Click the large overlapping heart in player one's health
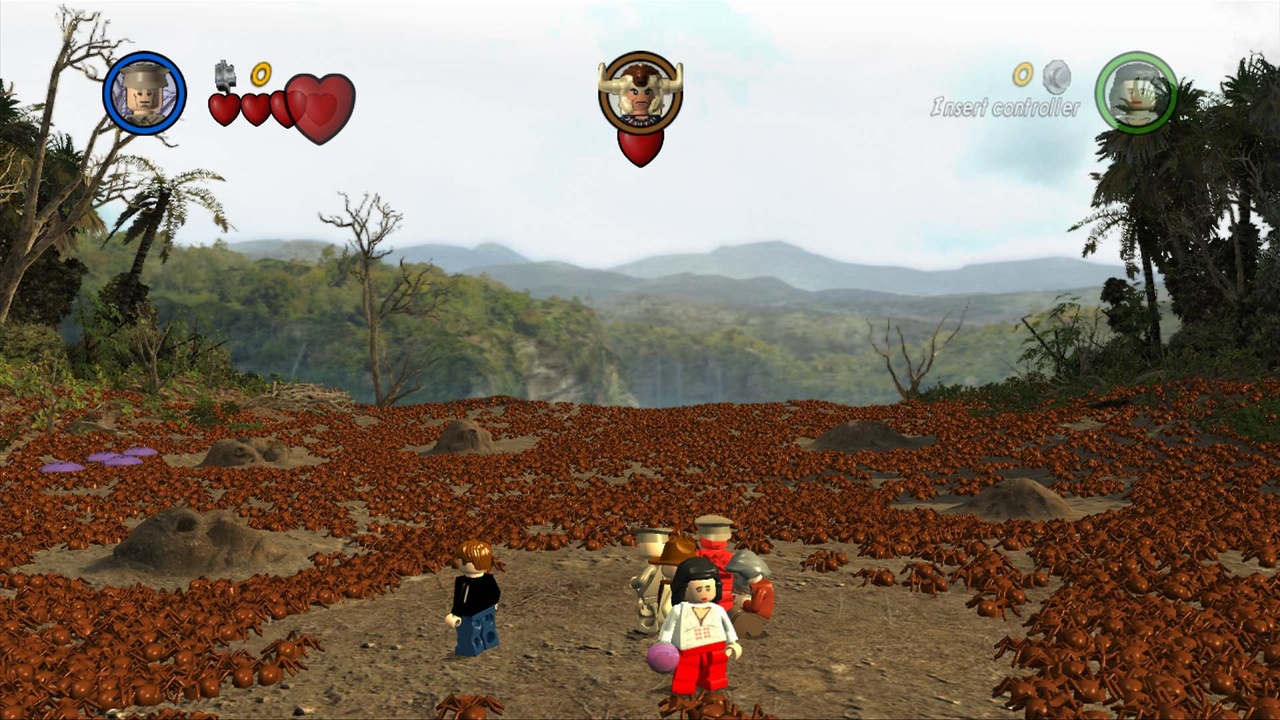This screenshot has width=1280, height=720. (x=318, y=106)
